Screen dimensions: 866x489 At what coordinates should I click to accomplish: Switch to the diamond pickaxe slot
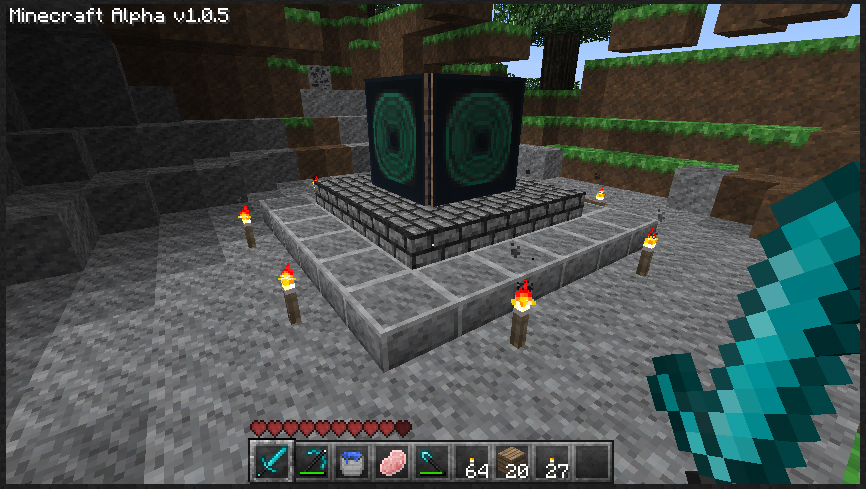coord(311,462)
